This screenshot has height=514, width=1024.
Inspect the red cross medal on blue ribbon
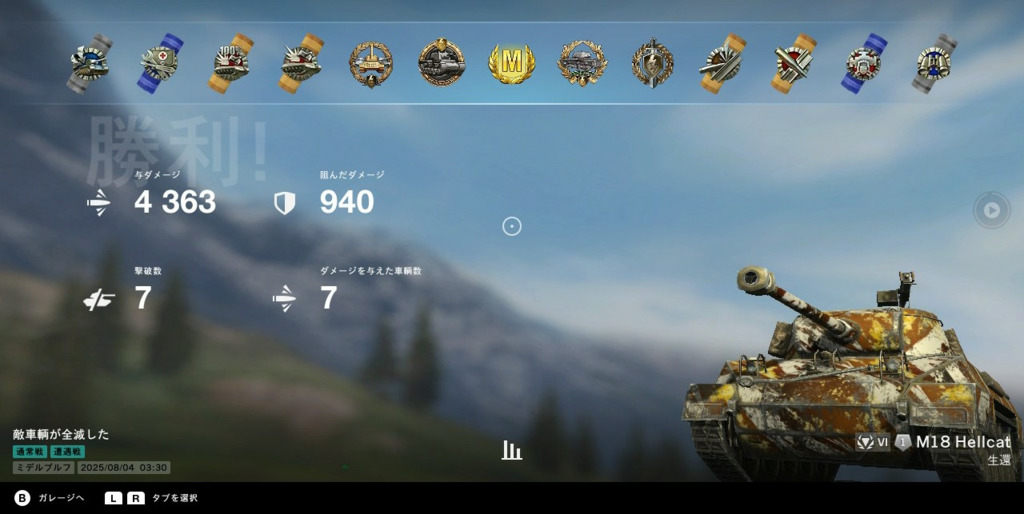pos(159,63)
